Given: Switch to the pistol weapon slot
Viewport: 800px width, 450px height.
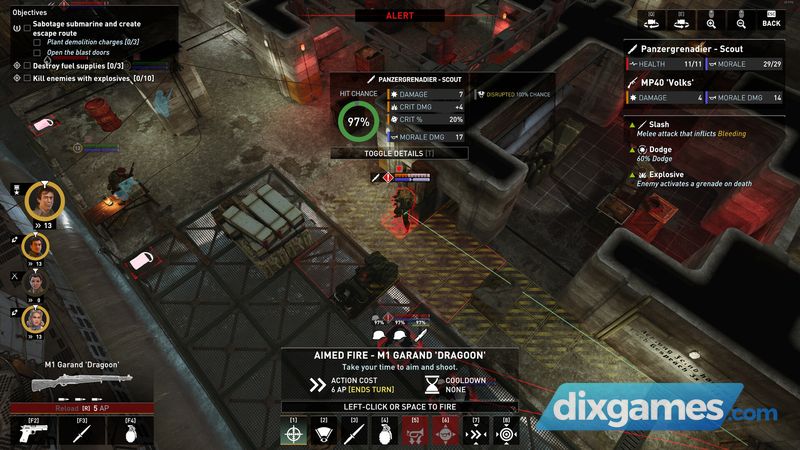Looking at the screenshot, I should click(34, 434).
